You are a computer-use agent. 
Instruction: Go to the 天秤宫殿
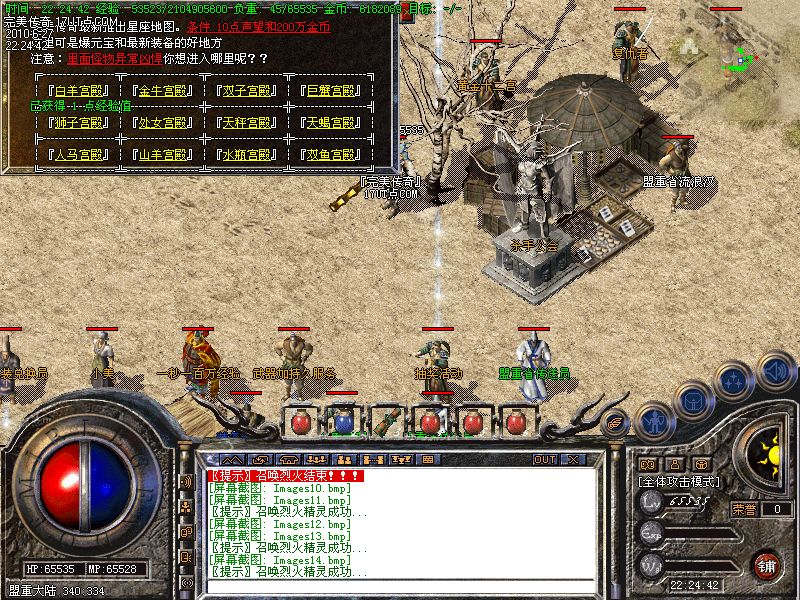pos(247,123)
